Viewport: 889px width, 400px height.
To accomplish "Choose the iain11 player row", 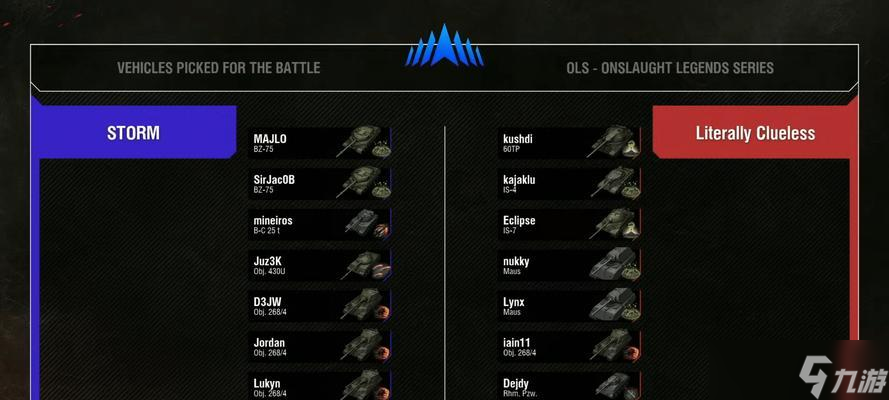I will (x=569, y=347).
